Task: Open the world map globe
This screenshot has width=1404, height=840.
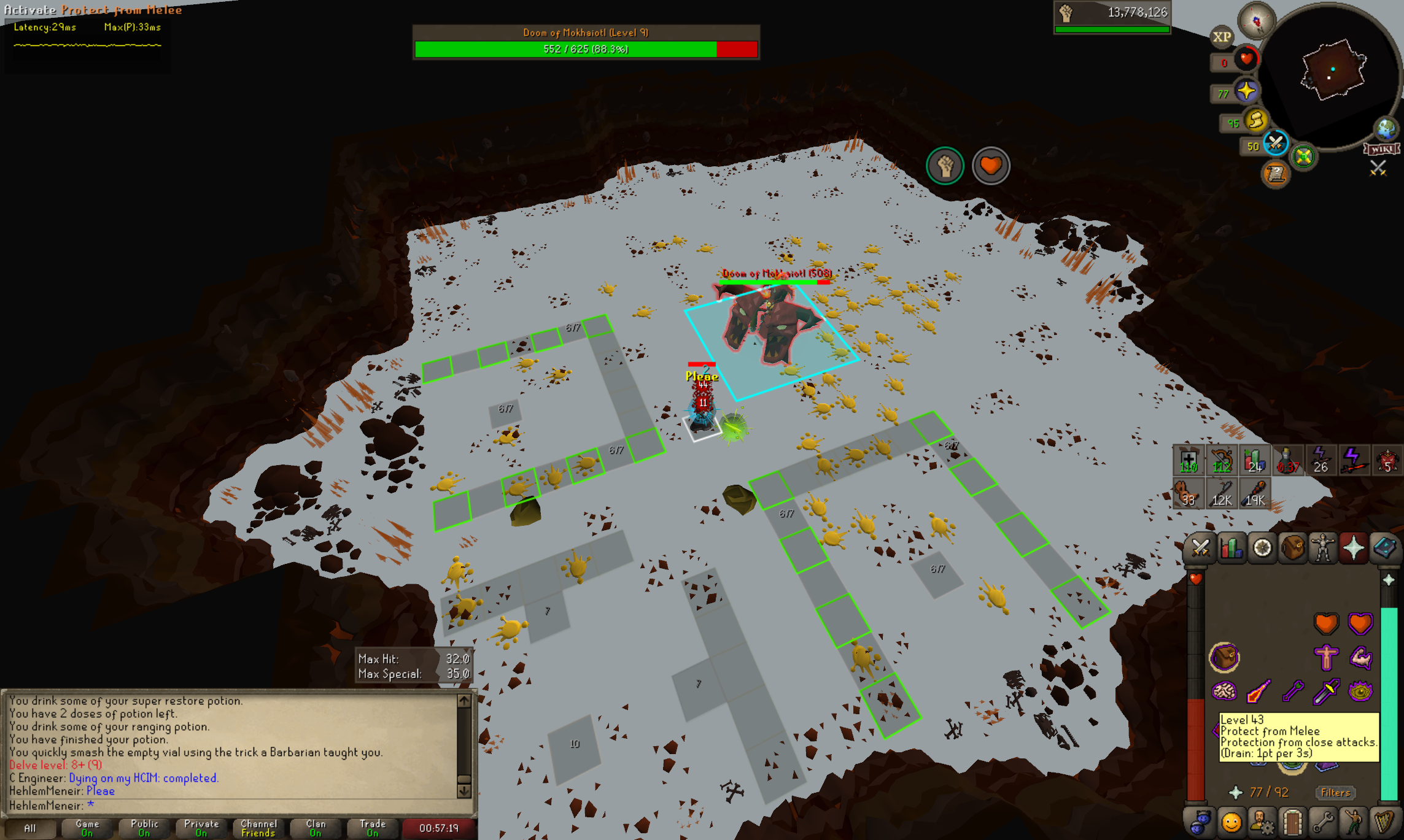Action: 1386,128
